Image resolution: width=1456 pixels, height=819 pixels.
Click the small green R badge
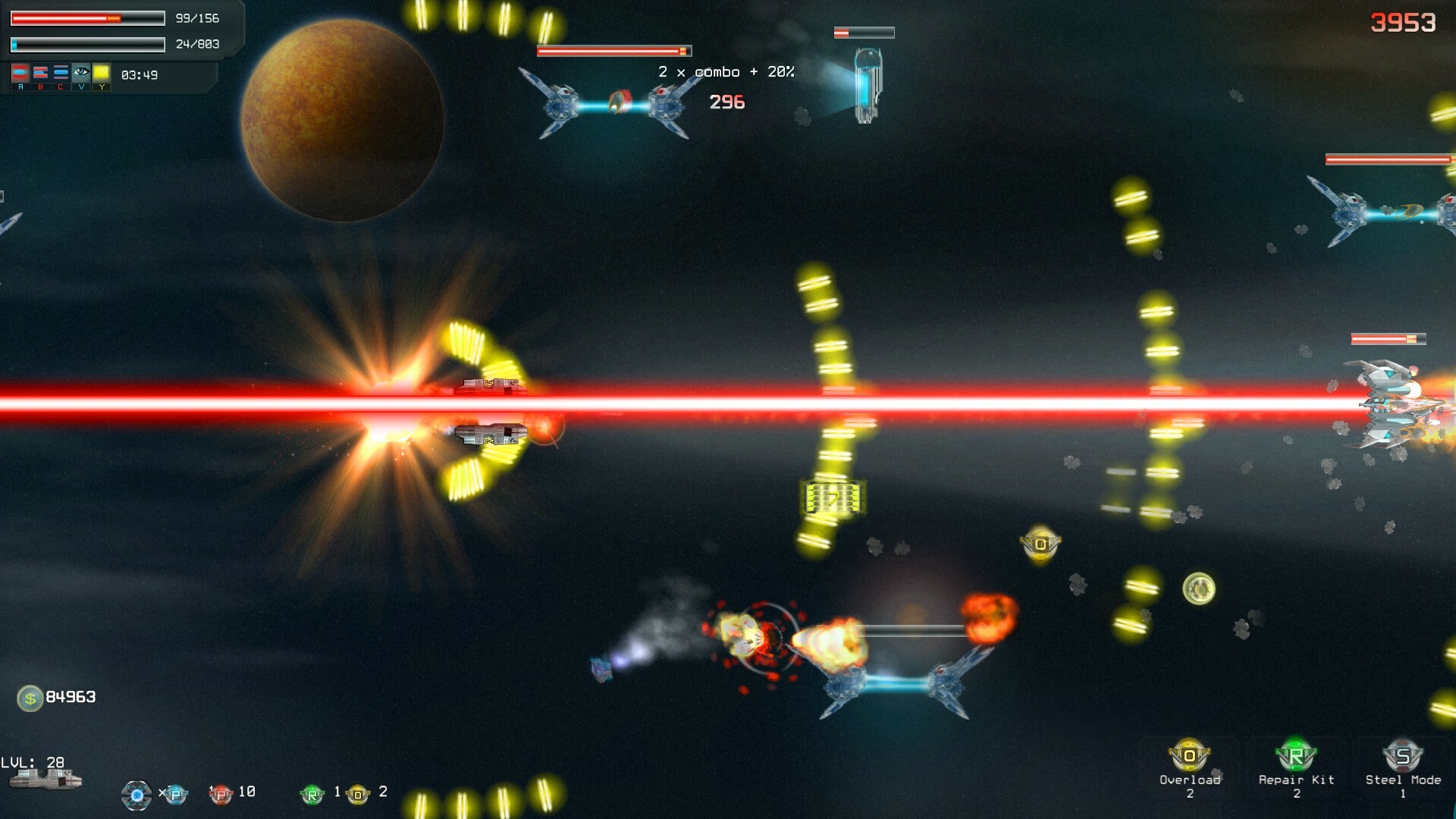pyautogui.click(x=312, y=794)
